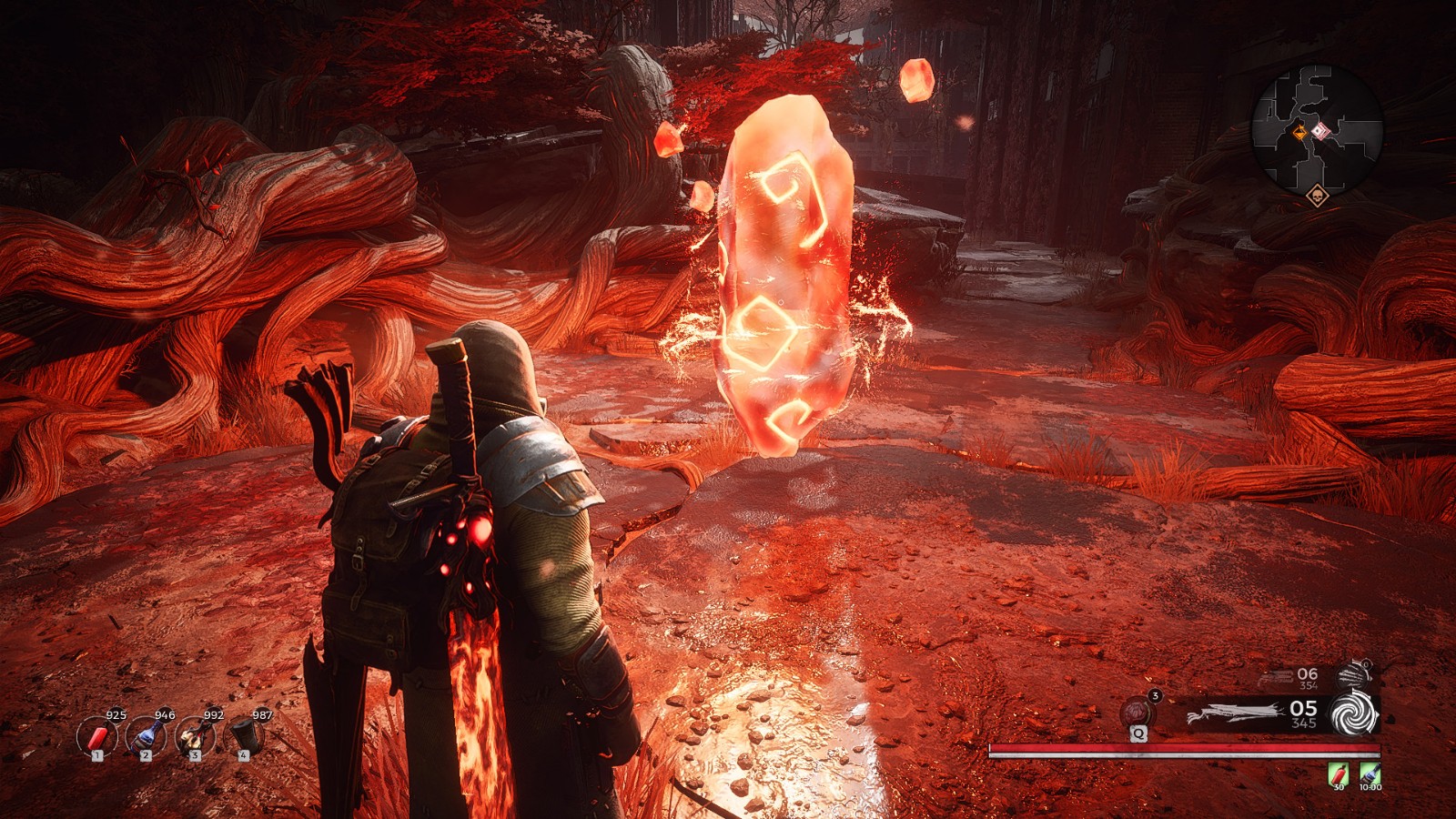Use the blue bottle consumable in slot 2
Screen dimensions: 1456x819
pos(146,736)
